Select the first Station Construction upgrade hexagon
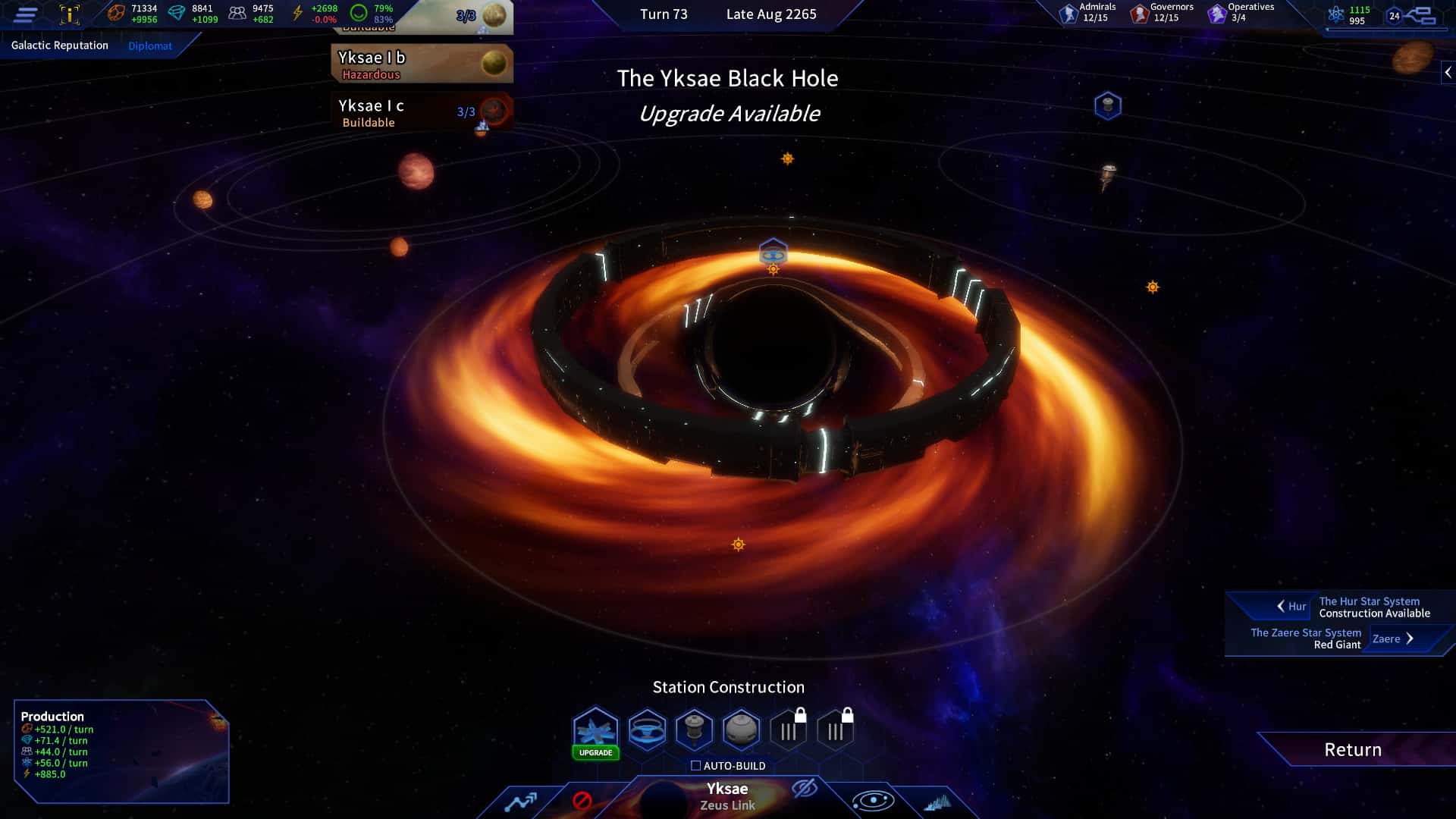The image size is (1456, 819). 595,730
